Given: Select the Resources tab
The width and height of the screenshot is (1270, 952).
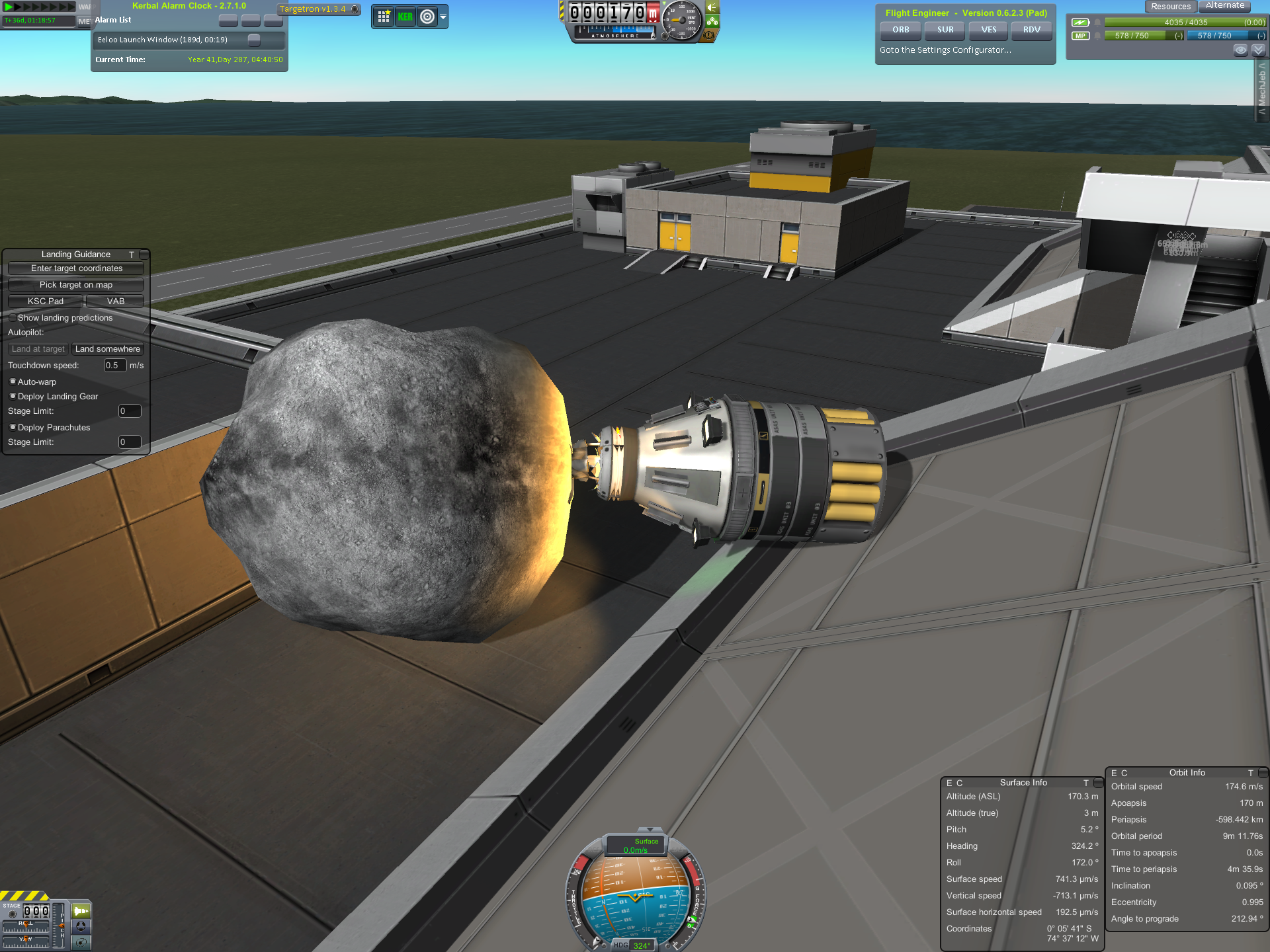Looking at the screenshot, I should [x=1170, y=7].
